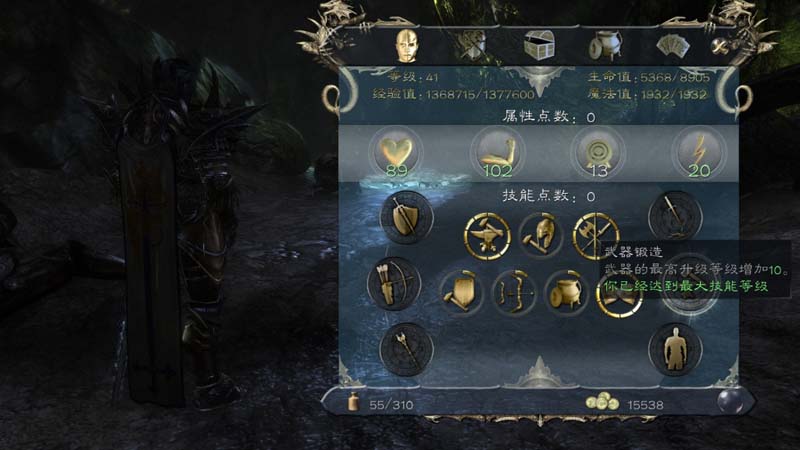The image size is (800, 450).
Task: Select the cauldron potion skill
Action: coord(567,293)
